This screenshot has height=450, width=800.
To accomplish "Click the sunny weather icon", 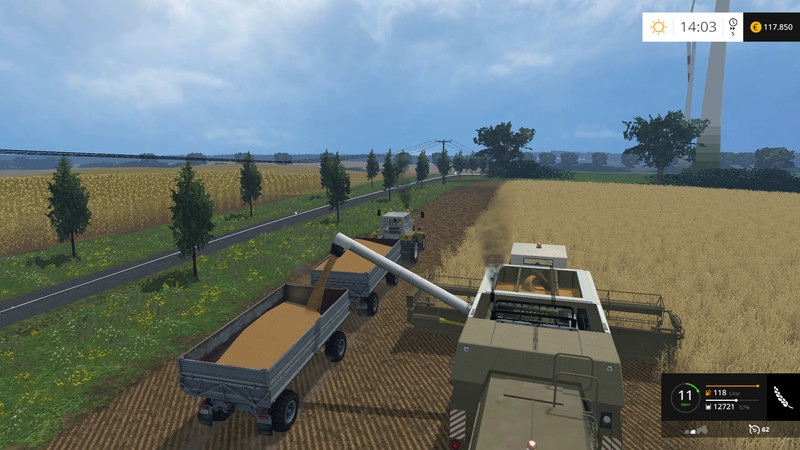I will click(658, 27).
